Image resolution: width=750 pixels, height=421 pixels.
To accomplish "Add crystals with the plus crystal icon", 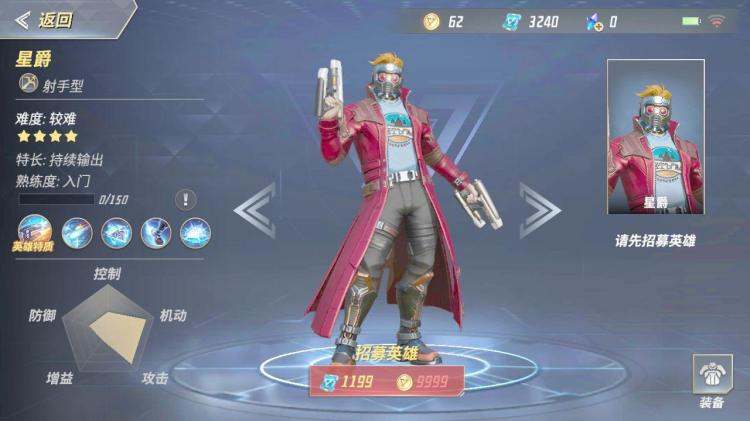I will (593, 21).
